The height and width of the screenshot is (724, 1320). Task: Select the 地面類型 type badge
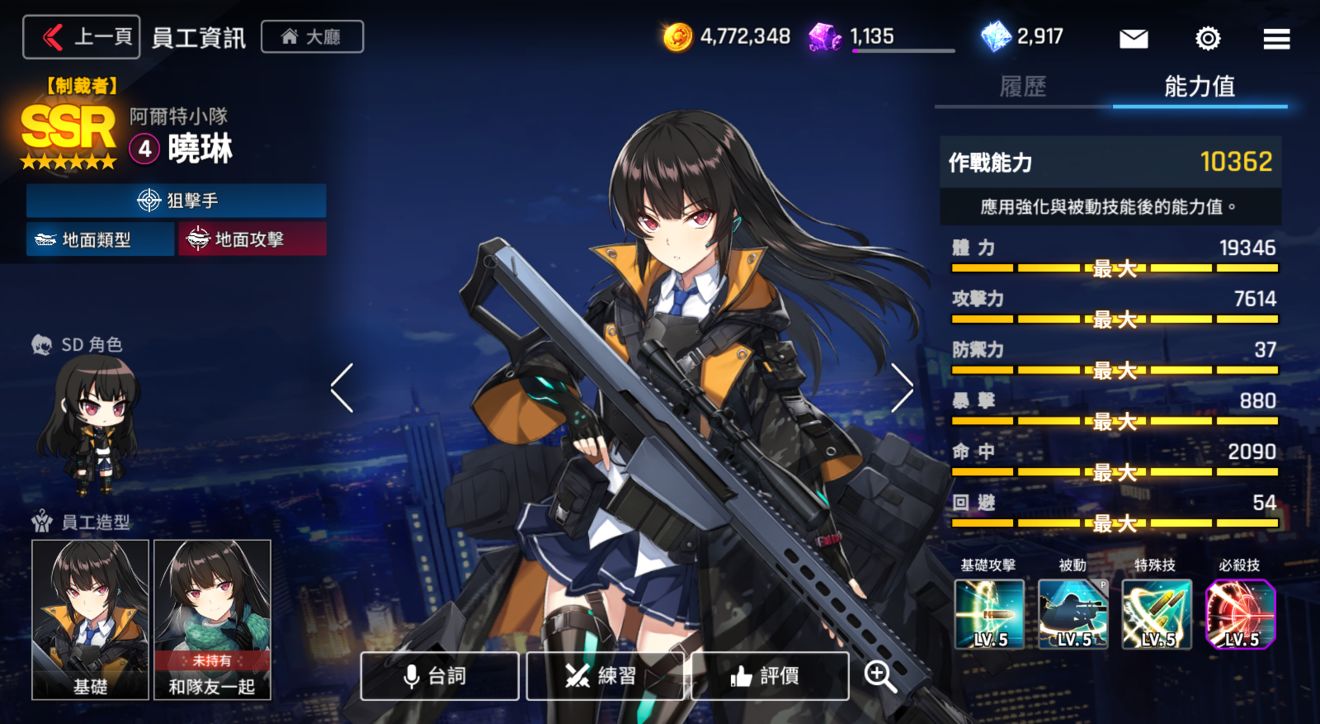point(100,240)
